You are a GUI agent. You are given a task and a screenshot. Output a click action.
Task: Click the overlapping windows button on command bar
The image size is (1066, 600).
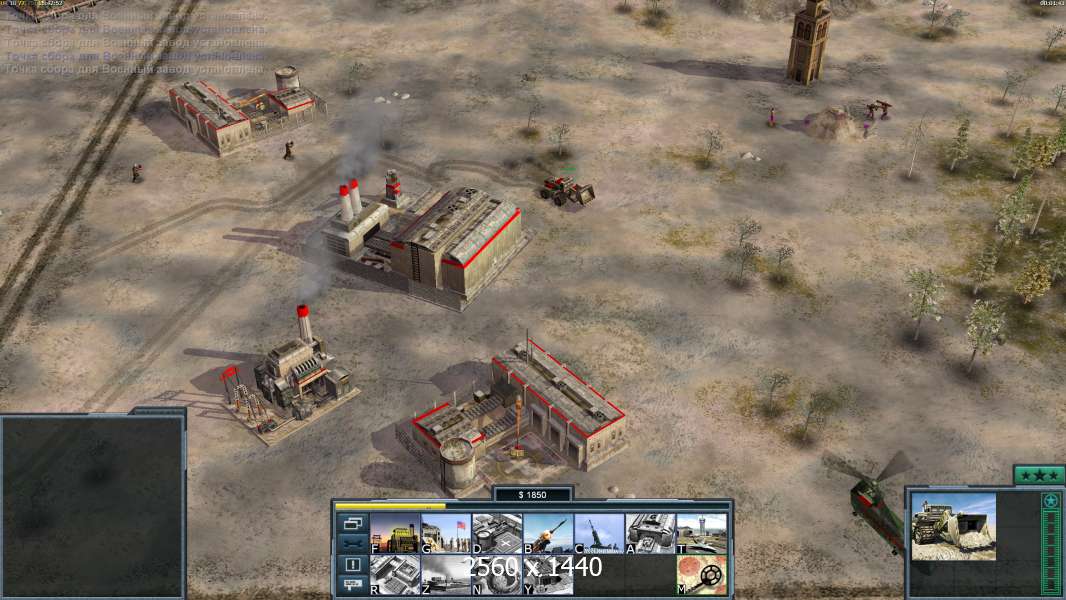[353, 523]
